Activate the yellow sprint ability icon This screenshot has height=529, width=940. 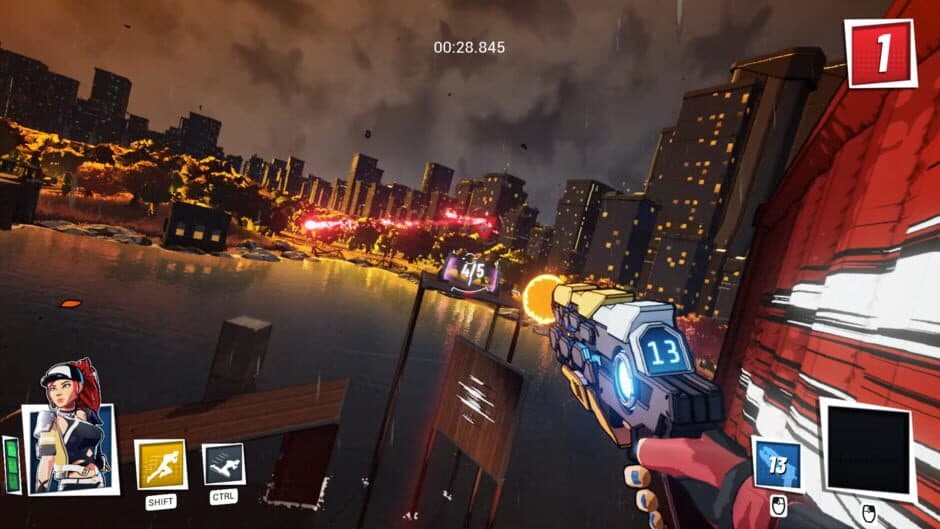coord(160,464)
